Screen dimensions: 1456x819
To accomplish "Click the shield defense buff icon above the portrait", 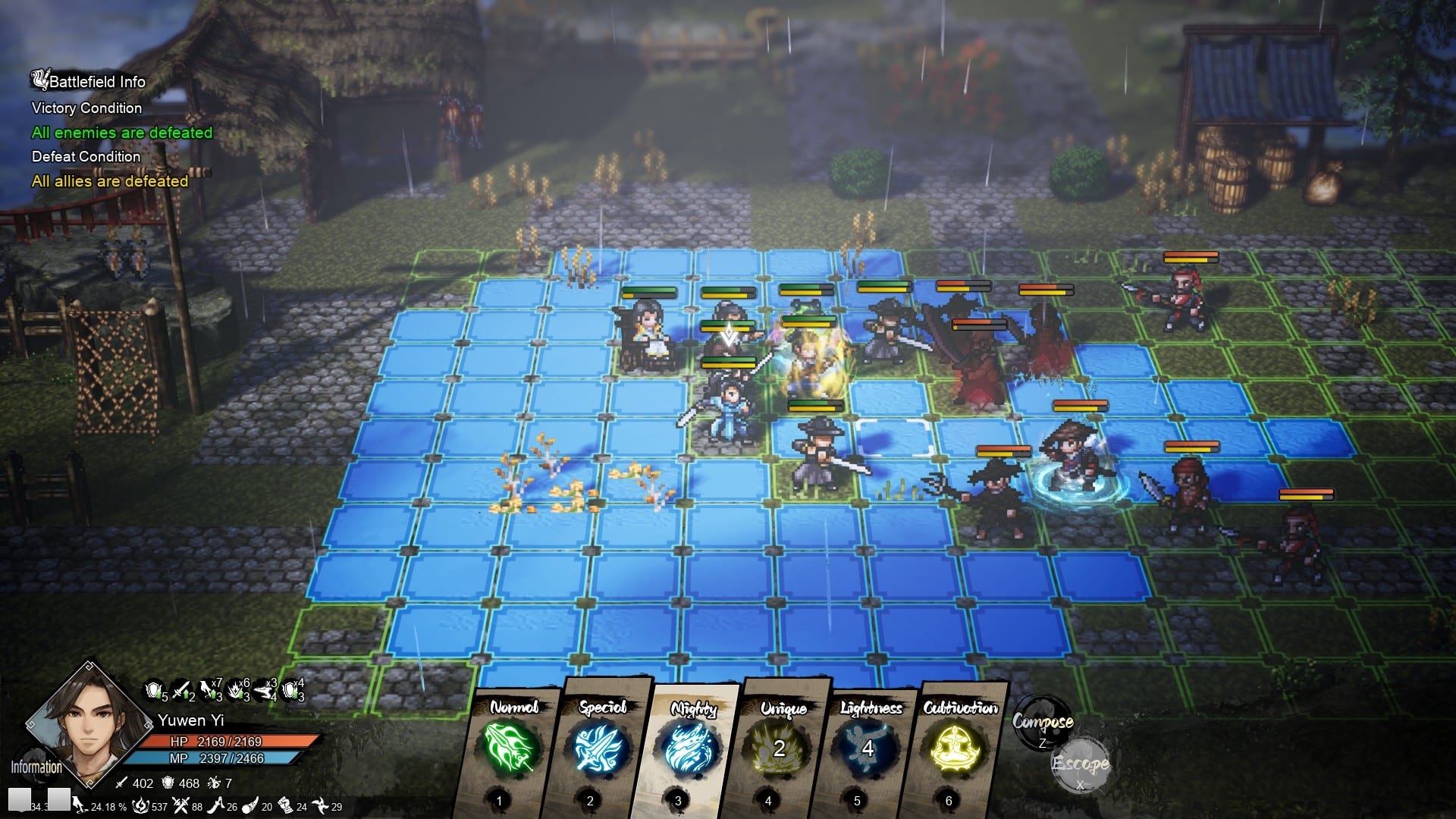I will pyautogui.click(x=153, y=691).
